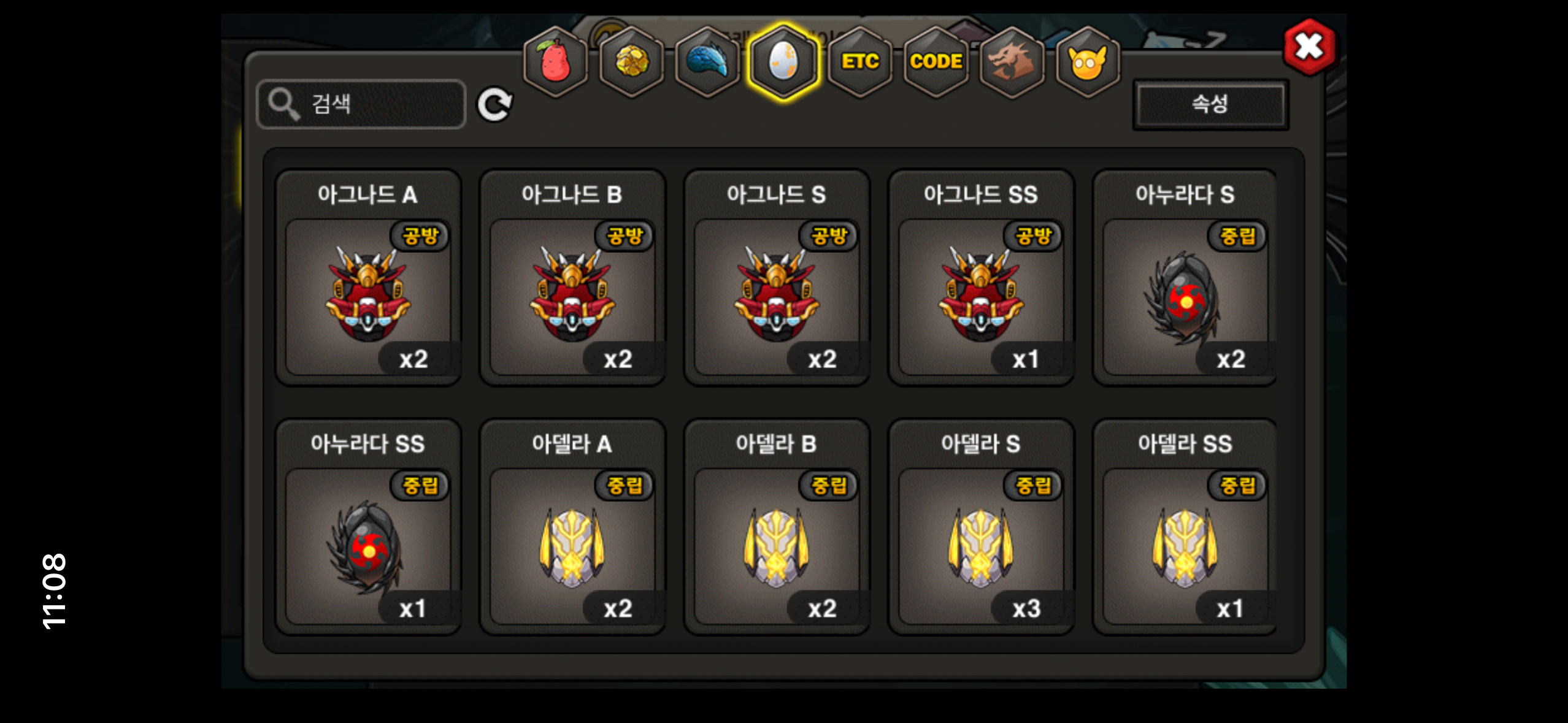Image resolution: width=1568 pixels, height=723 pixels.
Task: Refresh the list with circular arrow button
Action: point(494,105)
